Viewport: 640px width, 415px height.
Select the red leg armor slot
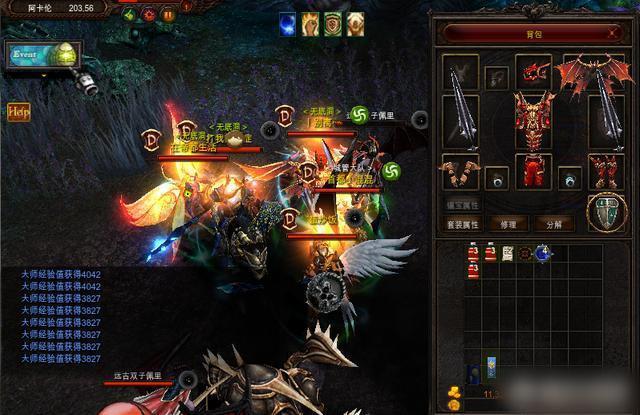(534, 168)
